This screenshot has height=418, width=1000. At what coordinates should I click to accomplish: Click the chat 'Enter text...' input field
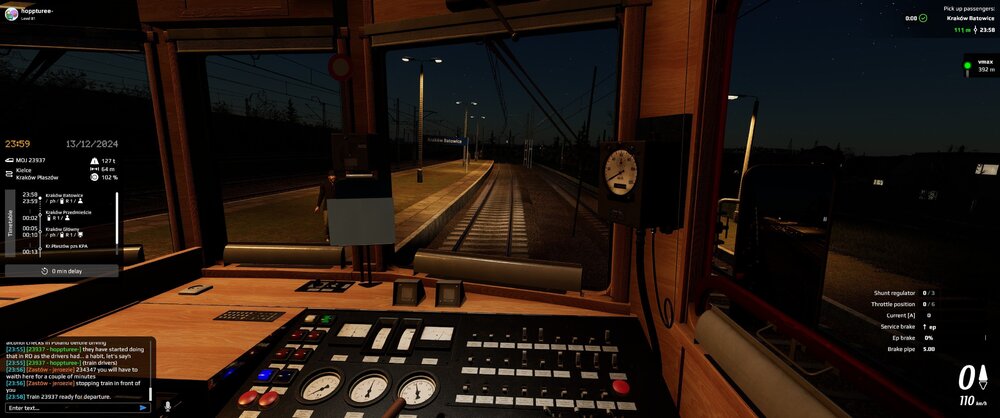coord(68,408)
